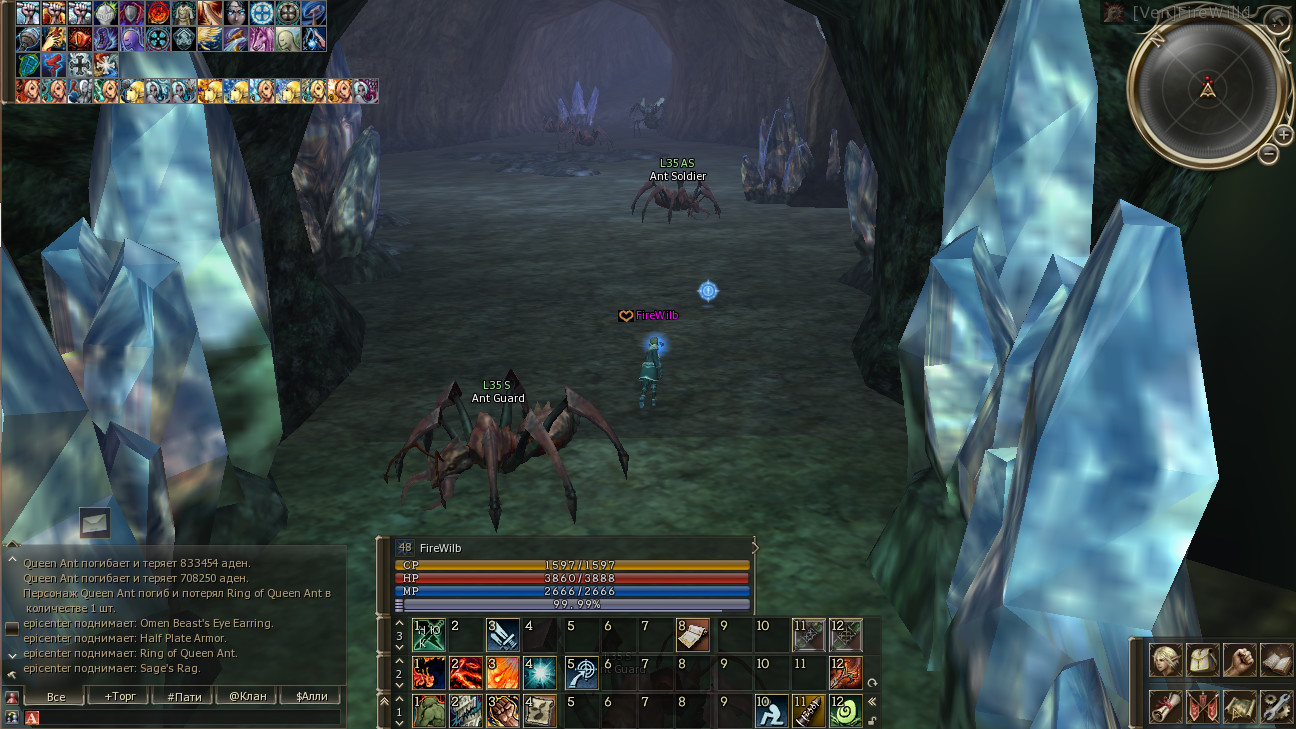Switch to the $Алли chat tab
This screenshot has width=1296, height=729.
pos(311,696)
